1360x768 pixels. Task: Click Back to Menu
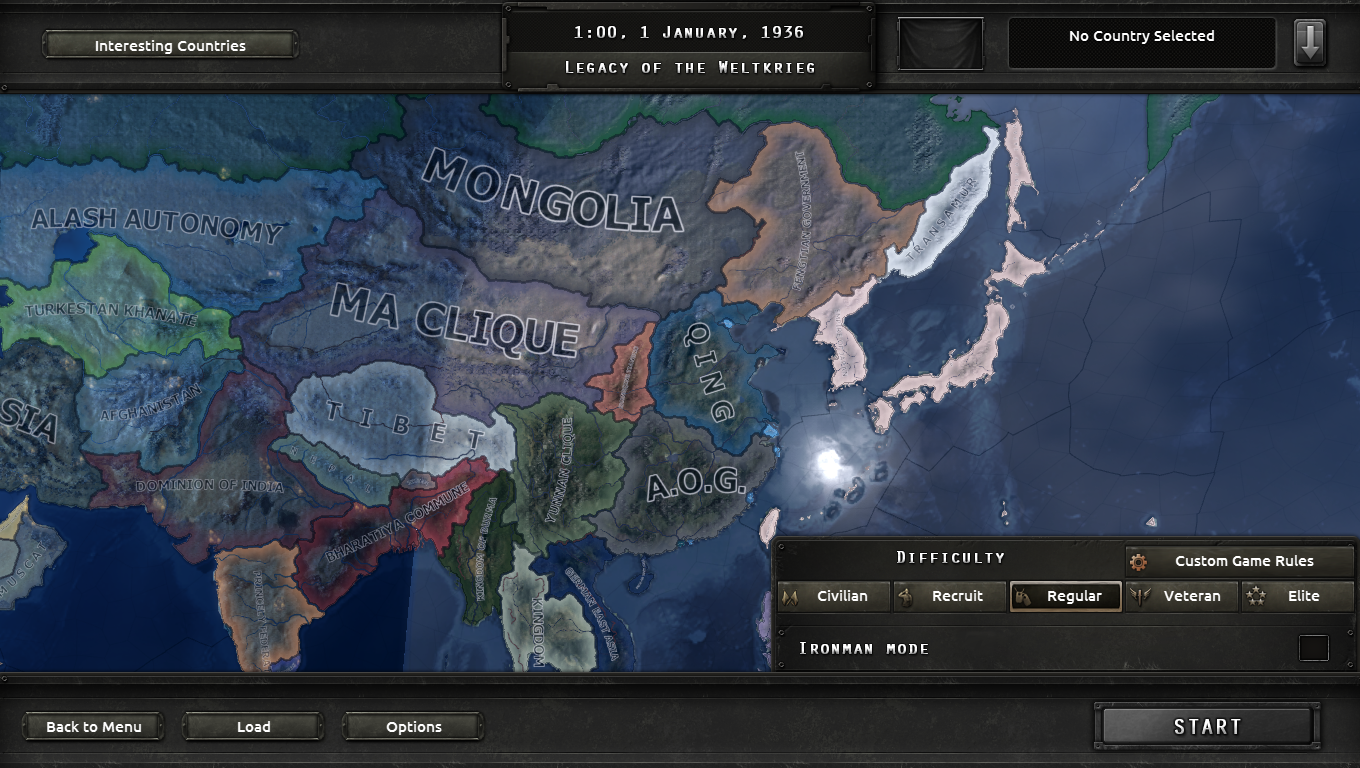click(92, 727)
